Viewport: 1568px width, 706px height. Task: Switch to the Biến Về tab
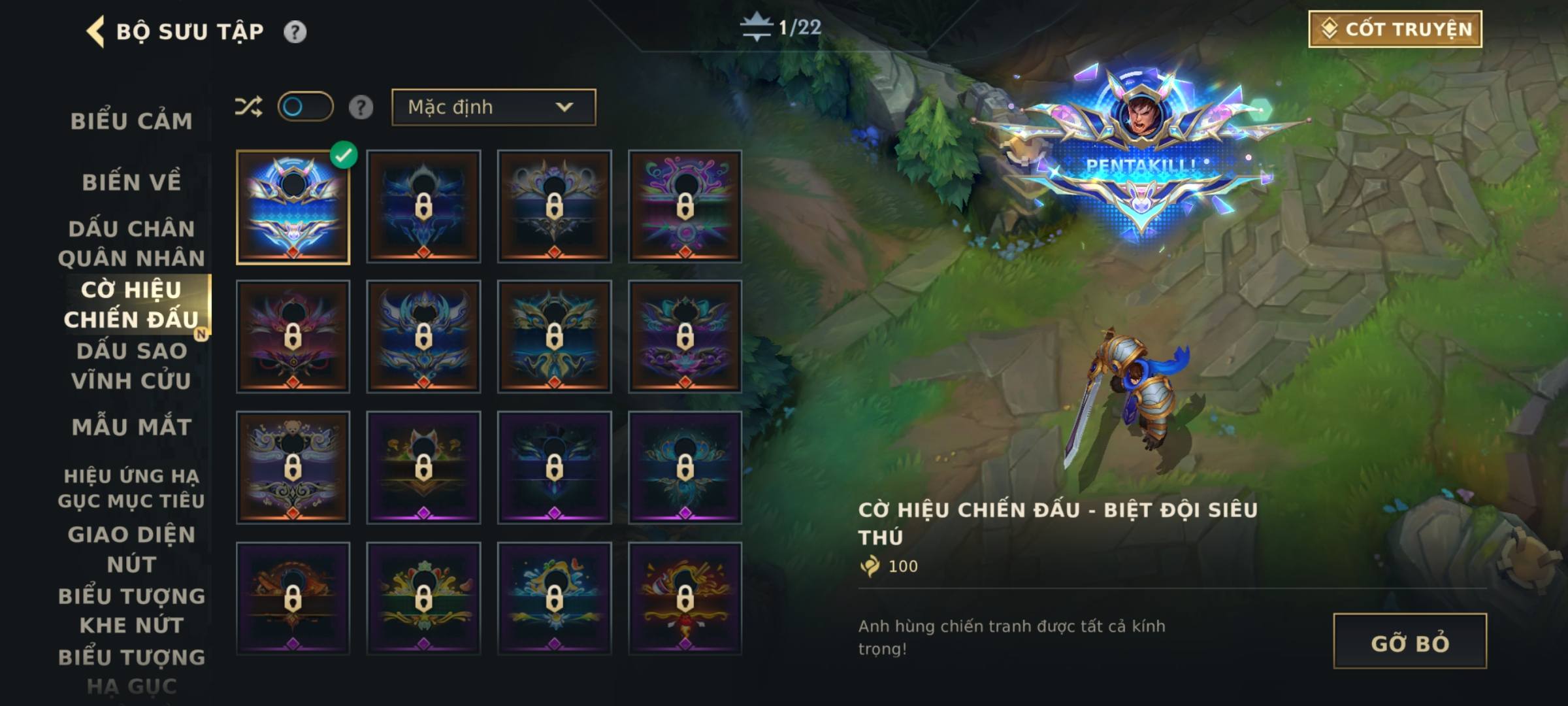click(131, 182)
